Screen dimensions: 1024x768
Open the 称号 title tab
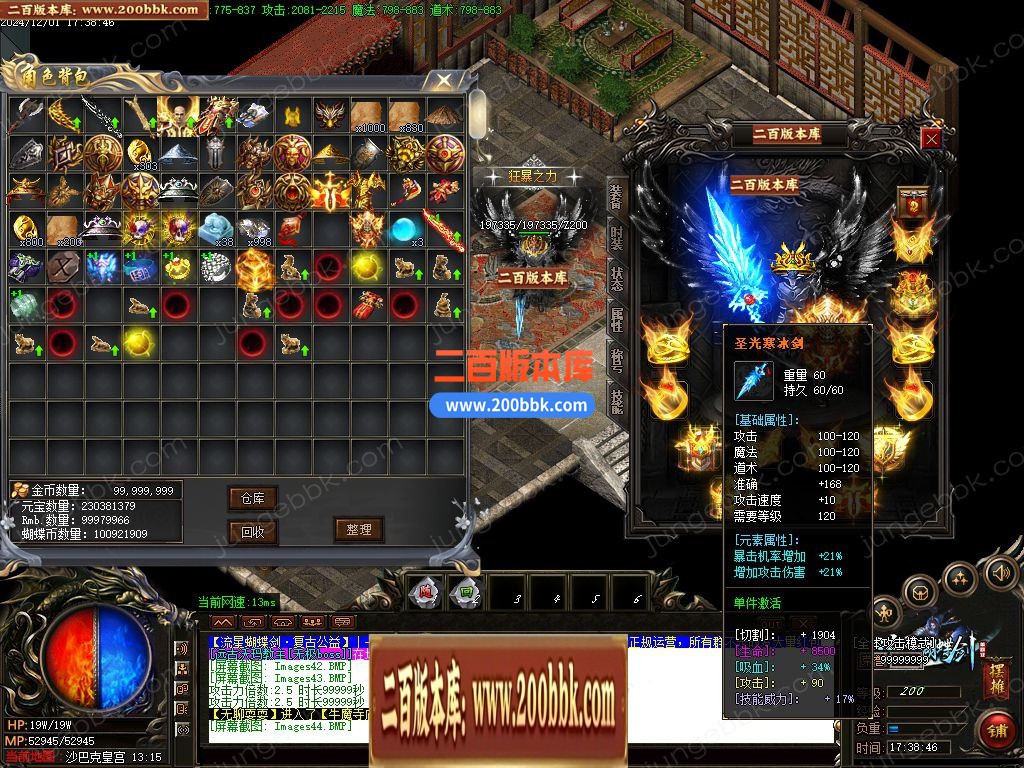[616, 361]
